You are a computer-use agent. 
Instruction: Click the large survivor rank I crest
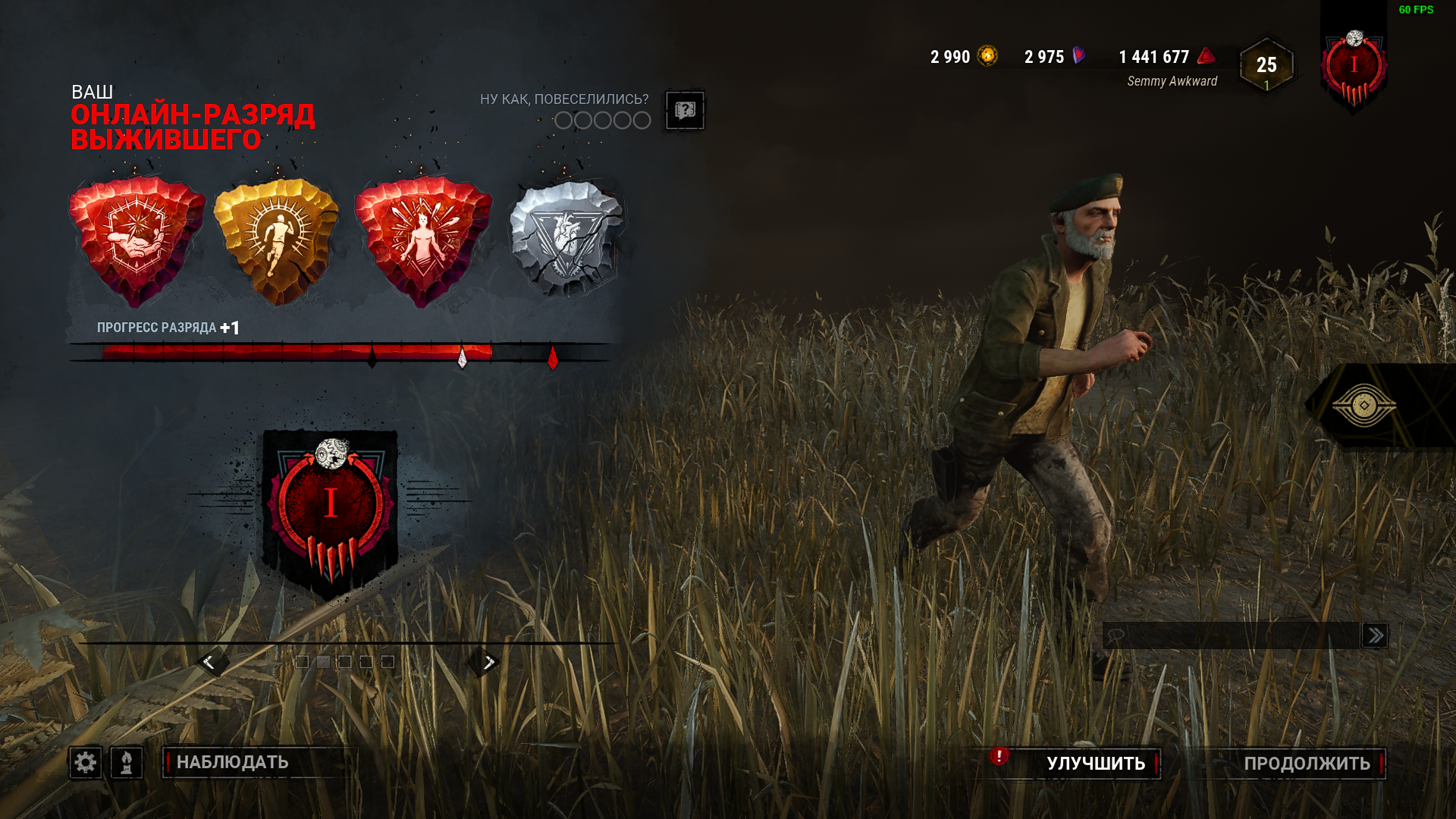[x=331, y=508]
